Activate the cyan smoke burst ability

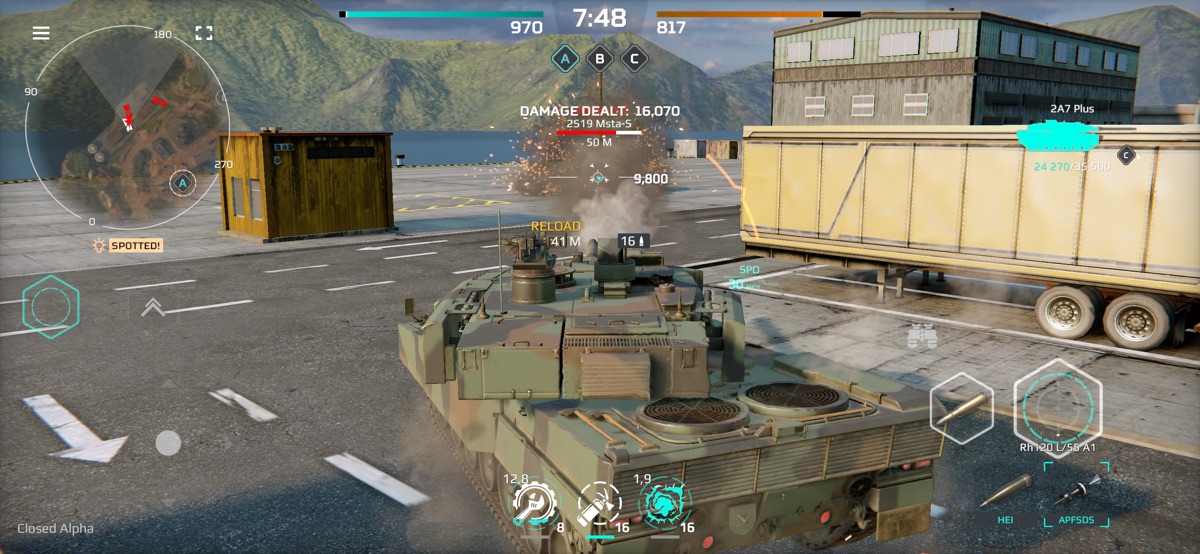click(x=663, y=504)
